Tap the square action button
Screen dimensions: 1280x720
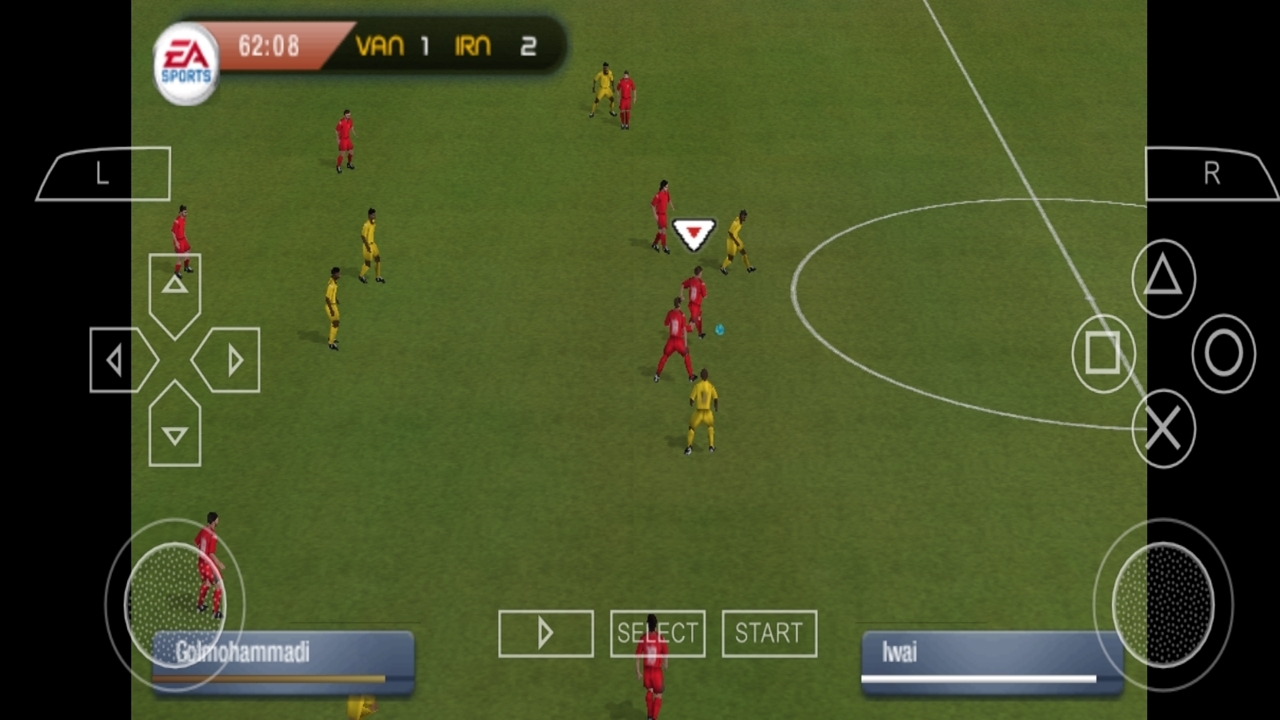(1103, 353)
